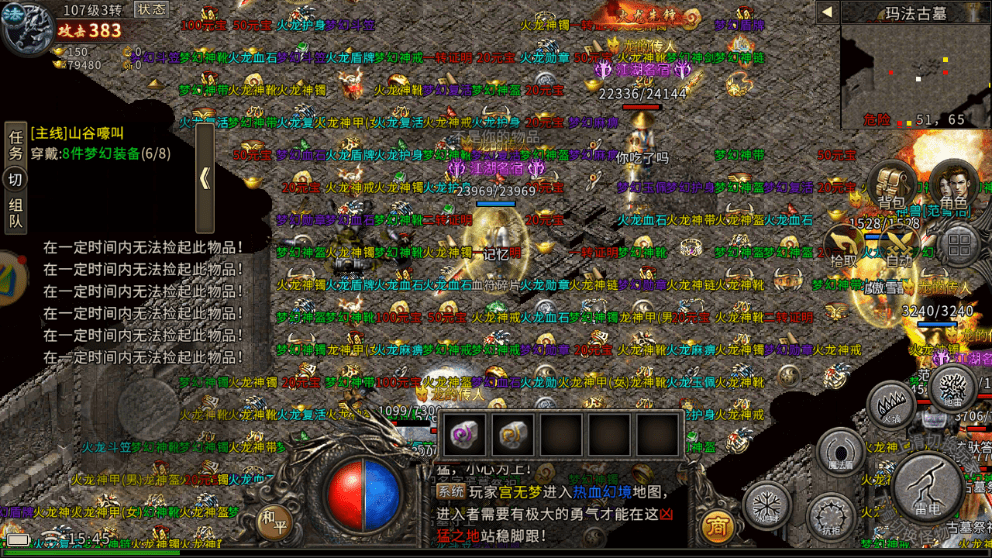This screenshot has height=558, width=992.
Task: Collapse the quest panel with the arrow
Action: point(204,178)
